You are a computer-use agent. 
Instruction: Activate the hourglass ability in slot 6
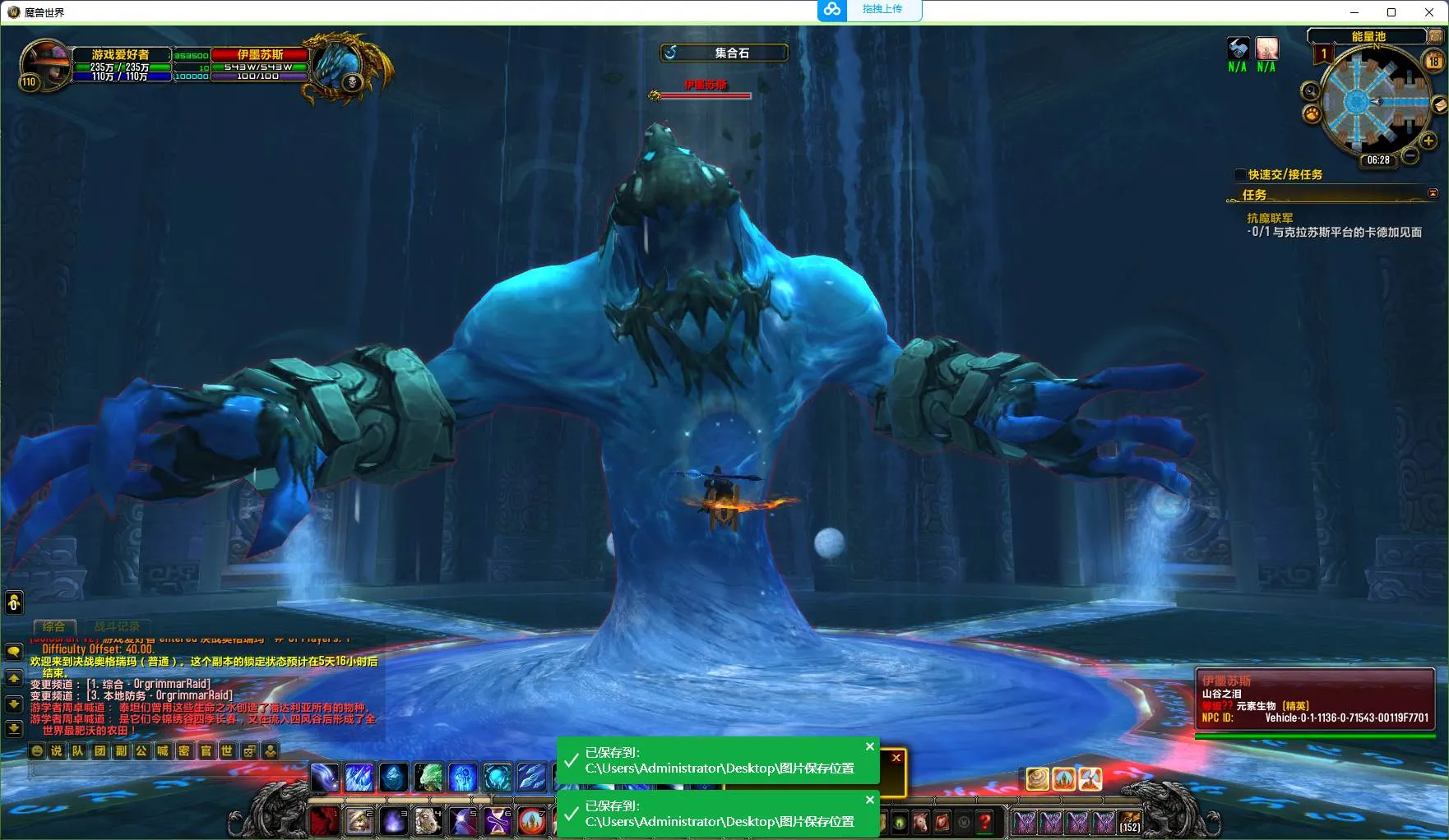click(x=498, y=820)
